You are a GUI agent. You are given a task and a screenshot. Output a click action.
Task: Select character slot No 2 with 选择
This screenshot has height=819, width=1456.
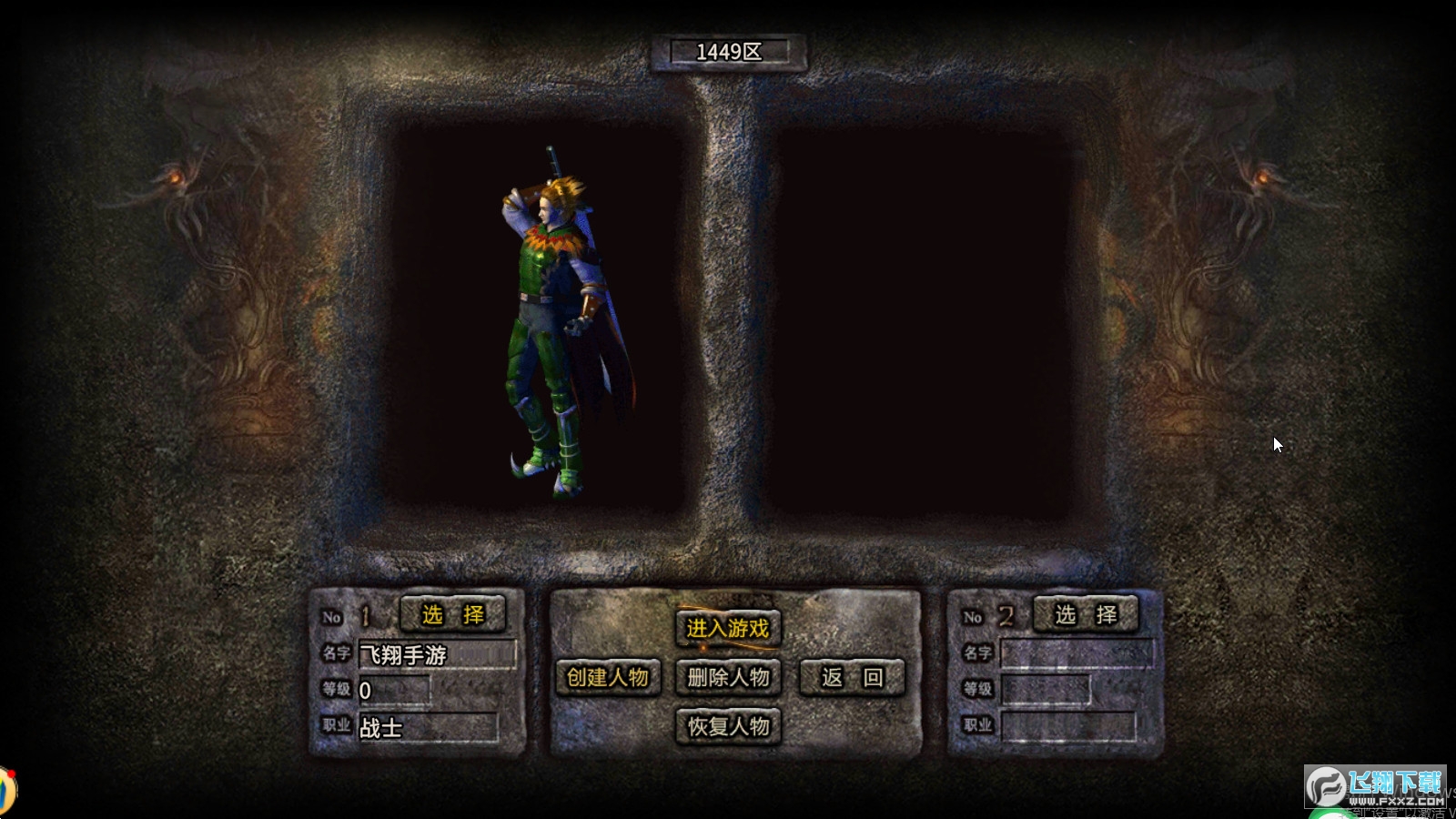1086,614
